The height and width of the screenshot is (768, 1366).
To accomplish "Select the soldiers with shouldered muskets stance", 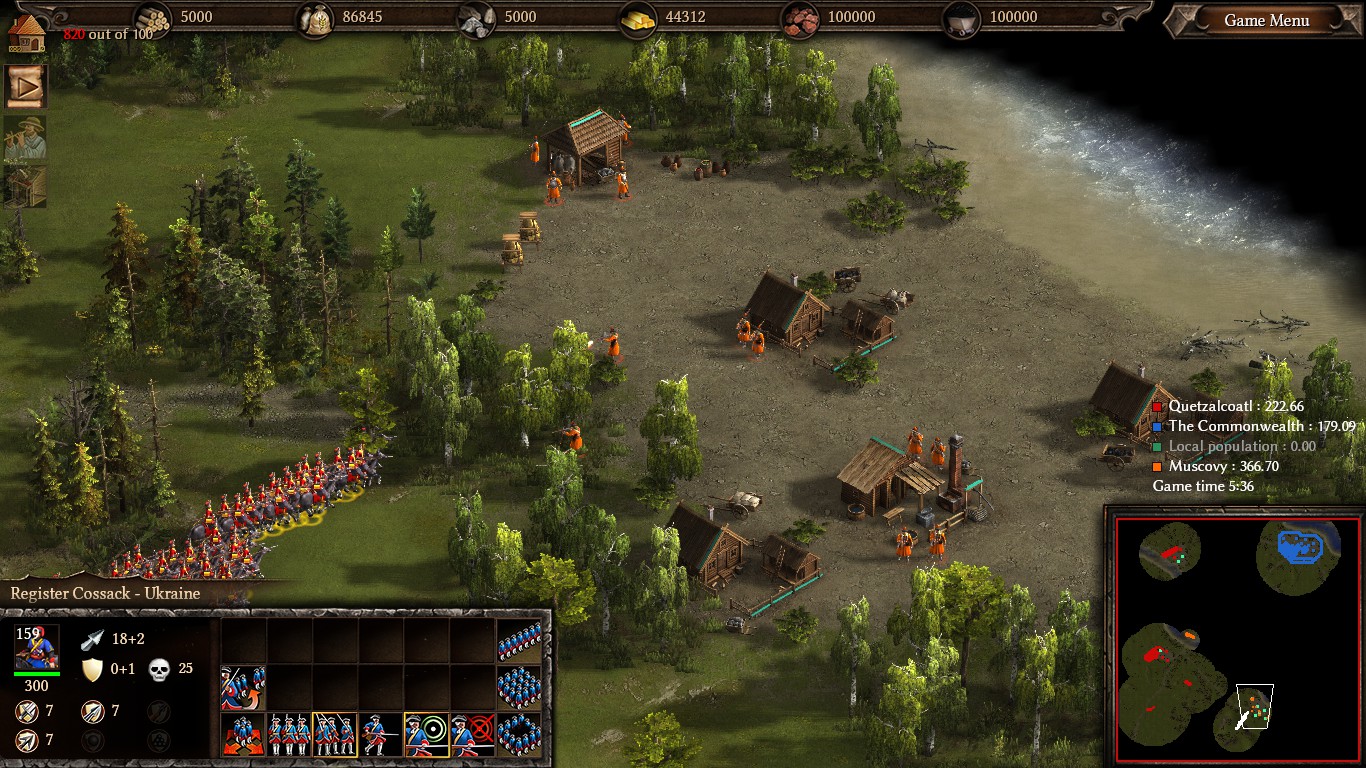I will [x=335, y=734].
